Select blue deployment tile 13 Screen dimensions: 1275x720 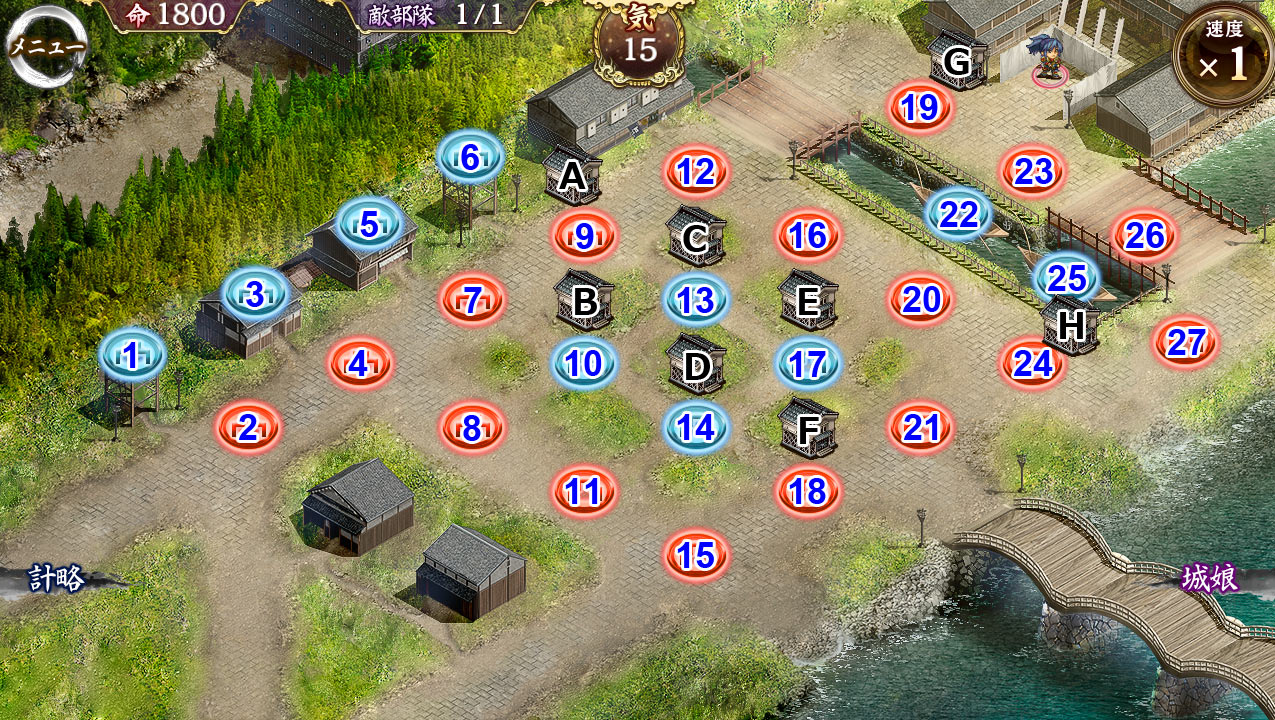696,299
